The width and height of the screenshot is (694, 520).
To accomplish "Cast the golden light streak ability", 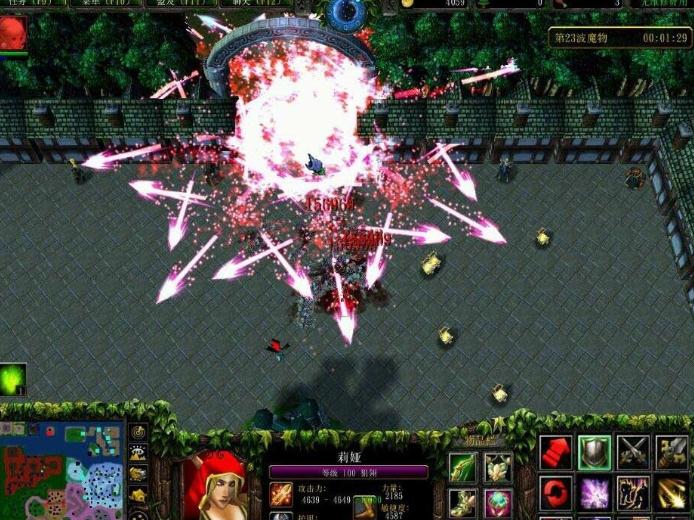I will 671,493.
